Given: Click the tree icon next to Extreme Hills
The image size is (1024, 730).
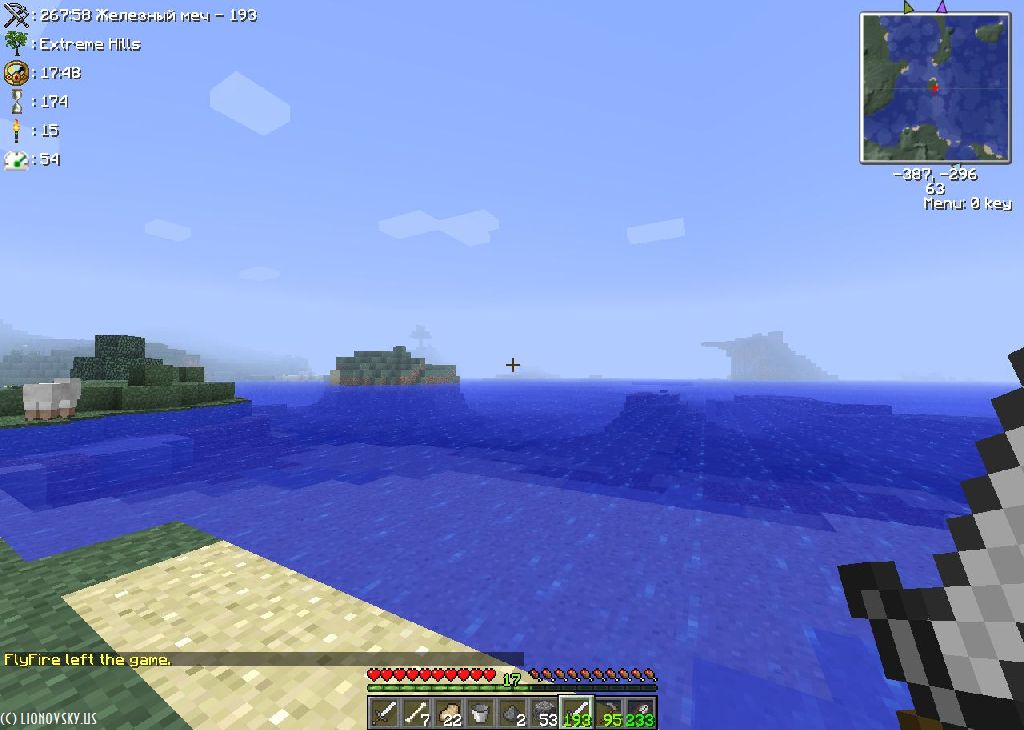Looking at the screenshot, I should click(x=15, y=43).
